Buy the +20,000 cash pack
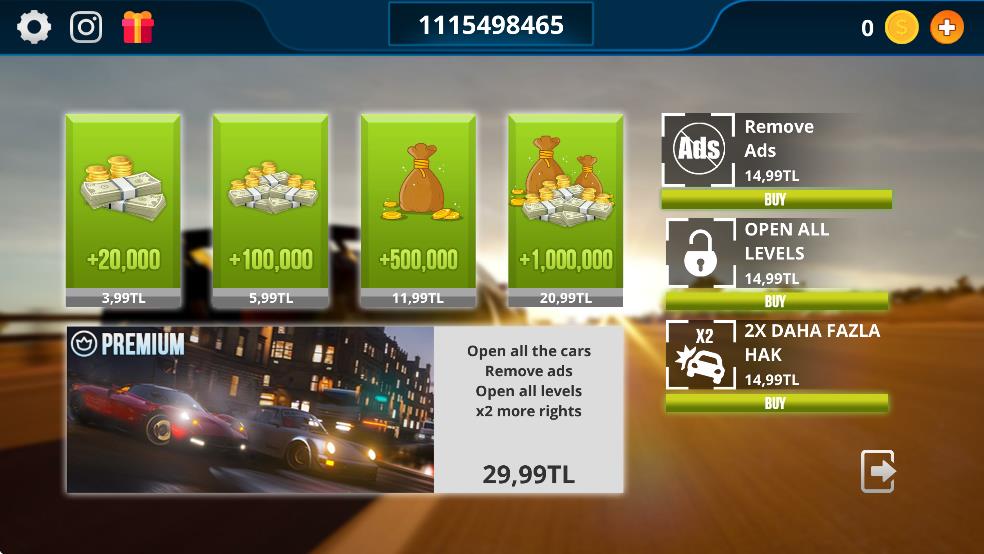 pos(123,210)
